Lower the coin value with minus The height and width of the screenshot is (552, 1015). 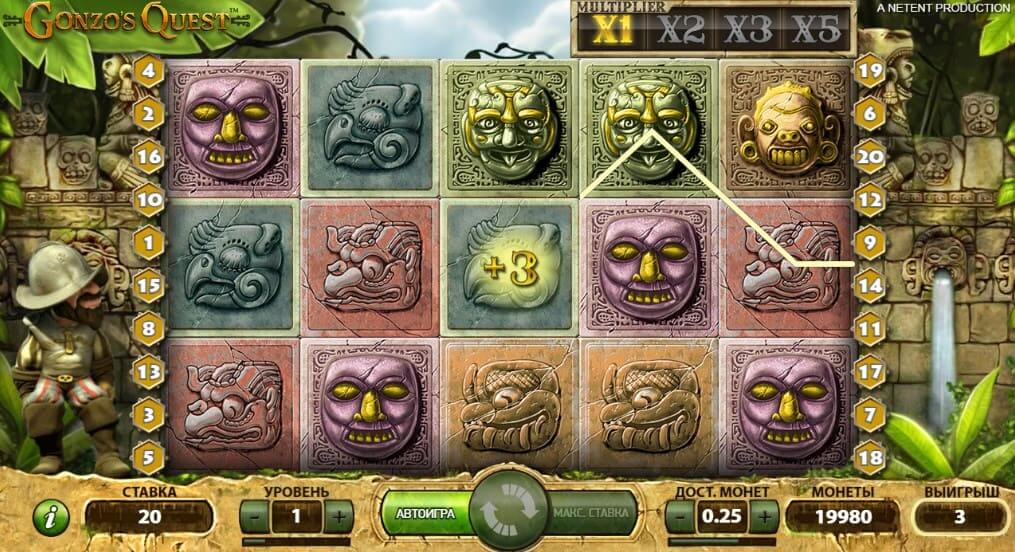pyautogui.click(x=680, y=517)
